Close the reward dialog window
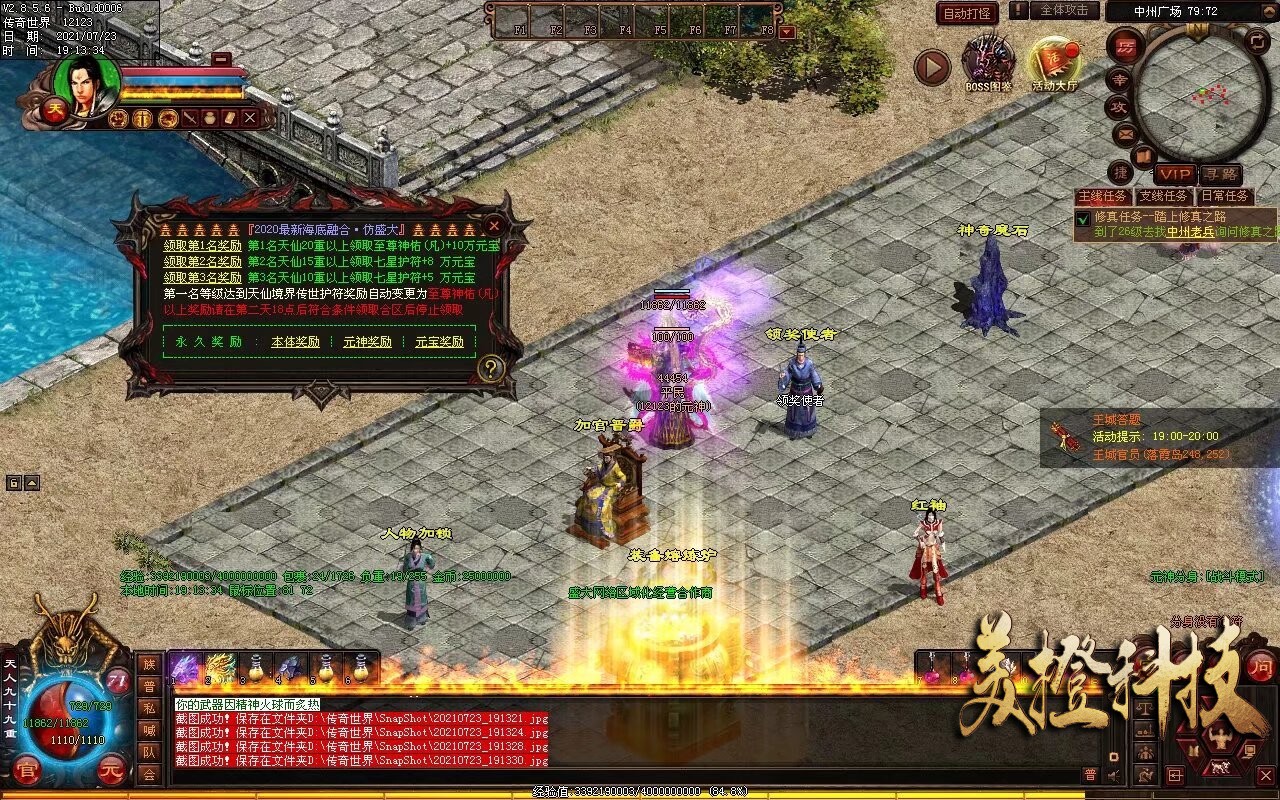This screenshot has width=1280, height=800. tap(494, 227)
